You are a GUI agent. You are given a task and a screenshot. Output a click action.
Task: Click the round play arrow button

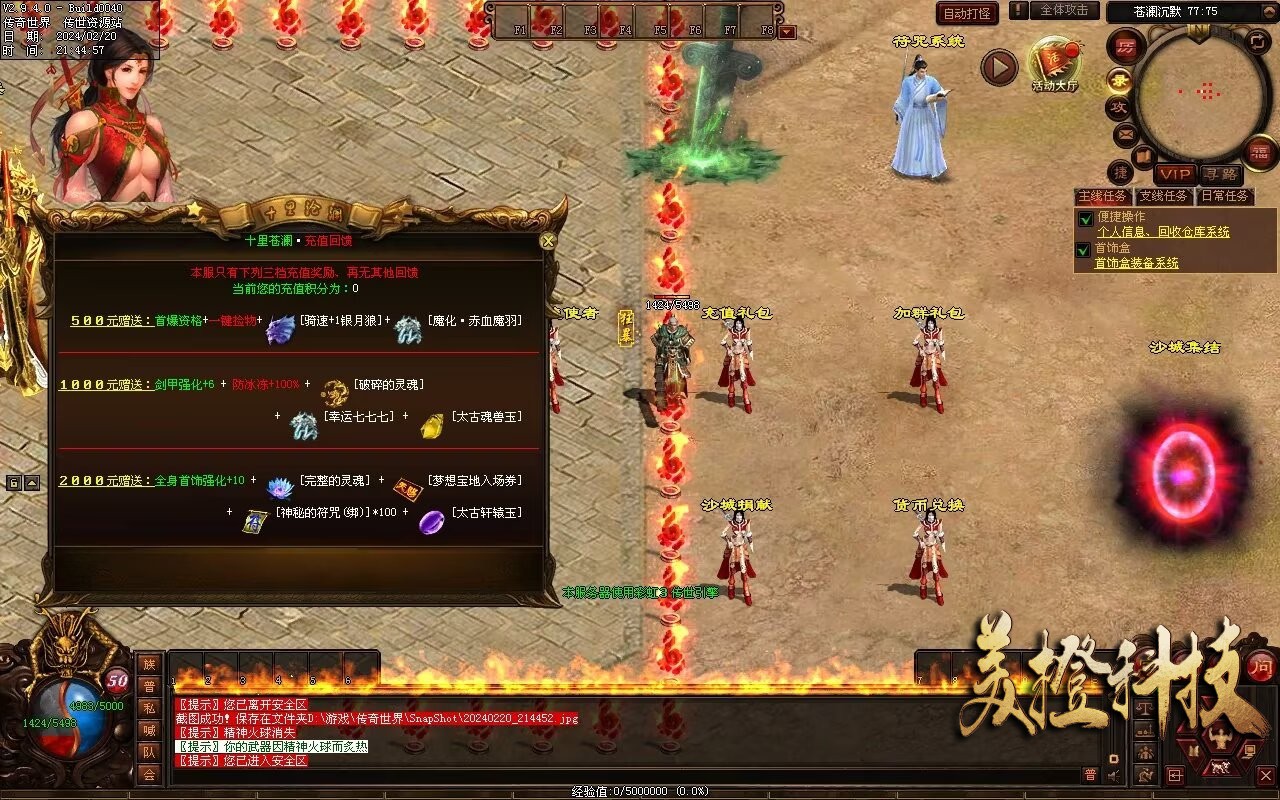[998, 68]
